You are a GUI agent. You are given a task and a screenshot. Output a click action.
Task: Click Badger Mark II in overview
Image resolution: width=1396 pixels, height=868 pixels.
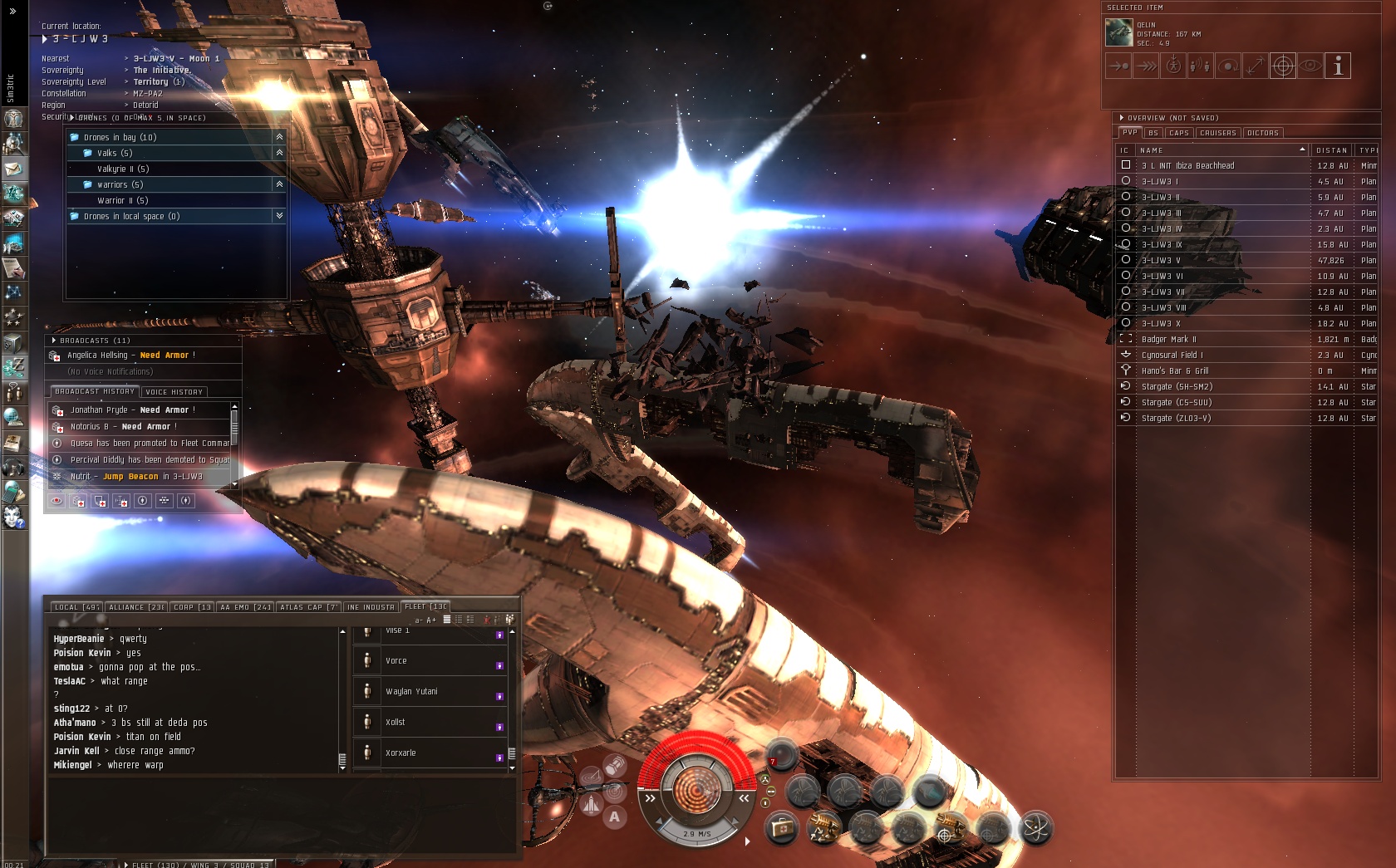point(1168,340)
